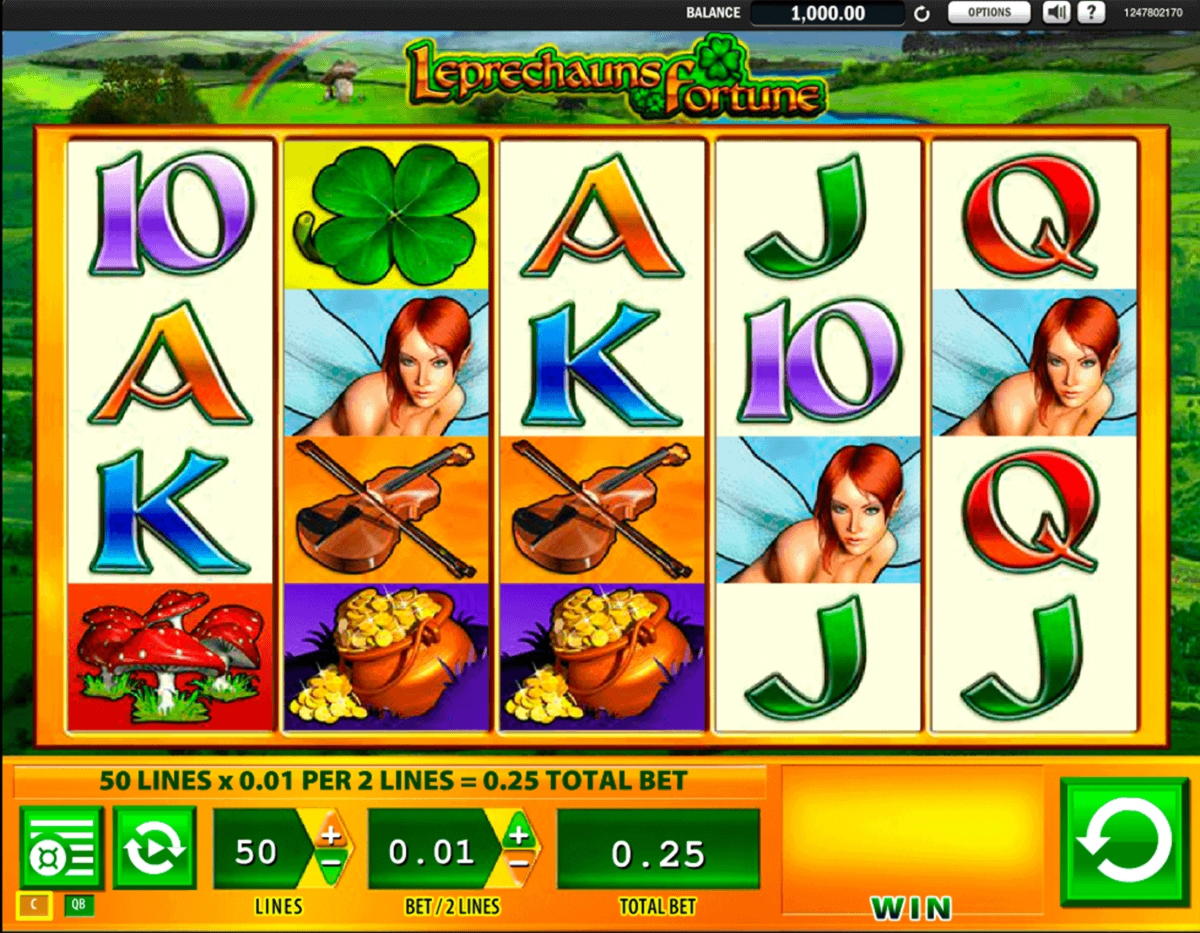
Task: Decrease the number of lines
Action: point(331,862)
